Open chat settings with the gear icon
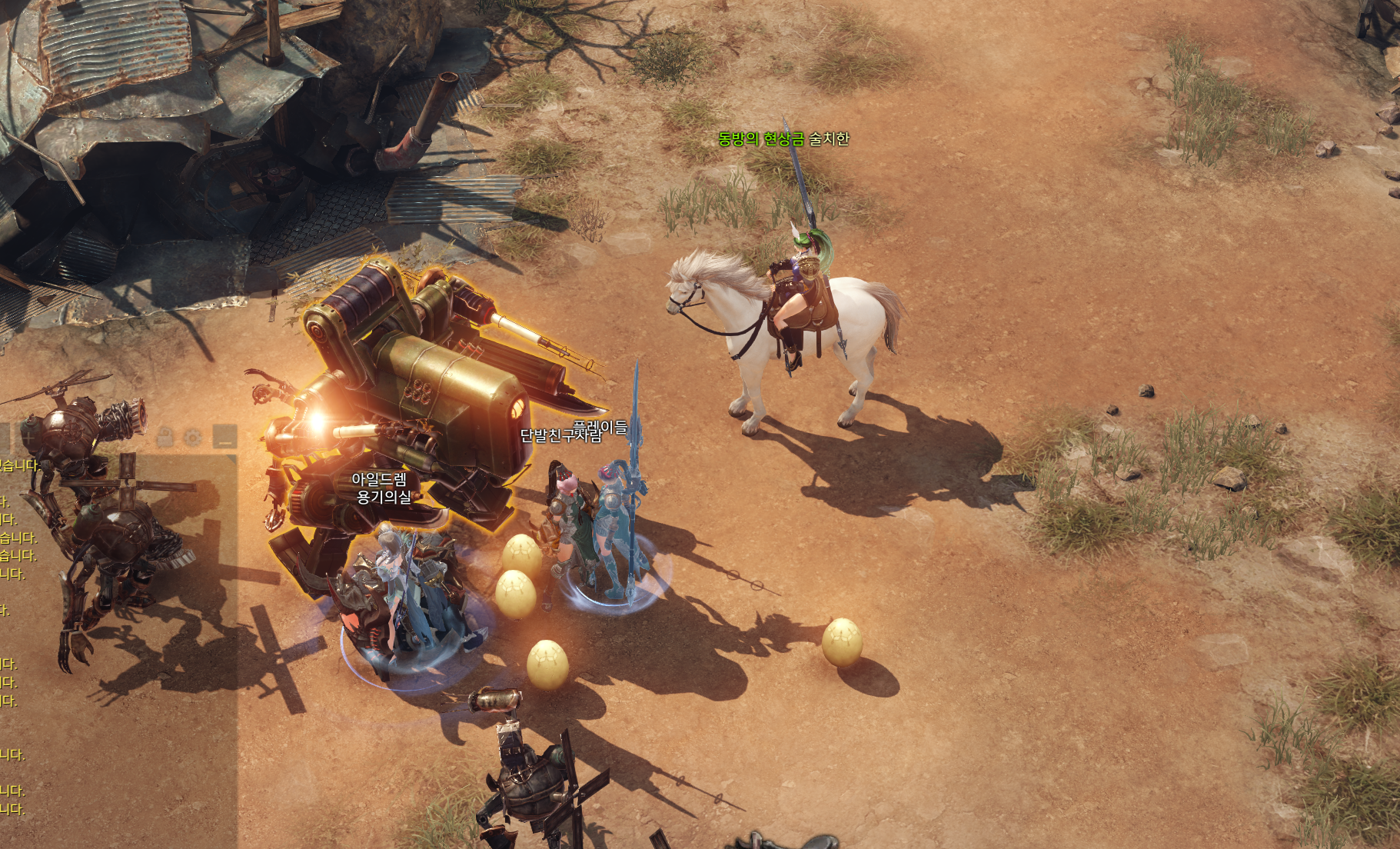1400x849 pixels. [193, 438]
